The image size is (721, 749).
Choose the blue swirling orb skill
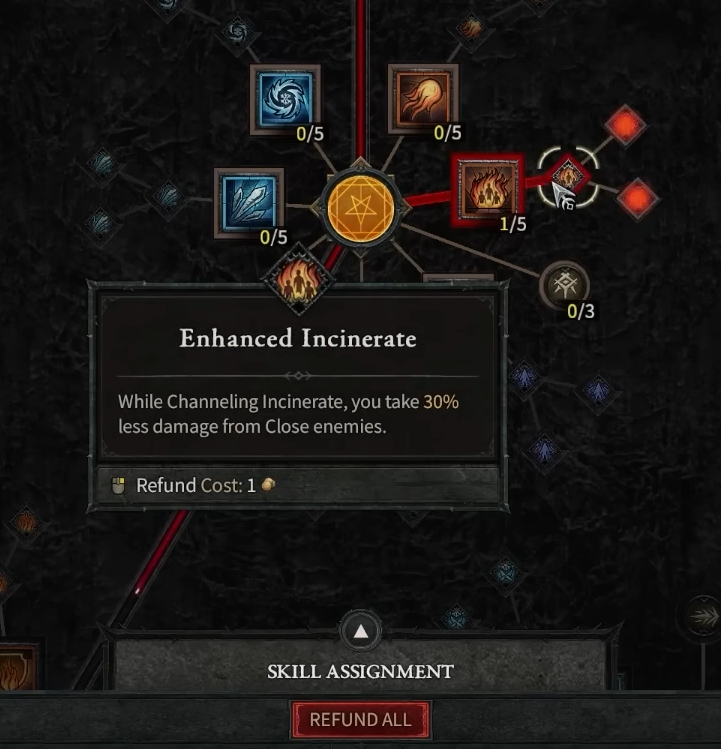(x=285, y=99)
